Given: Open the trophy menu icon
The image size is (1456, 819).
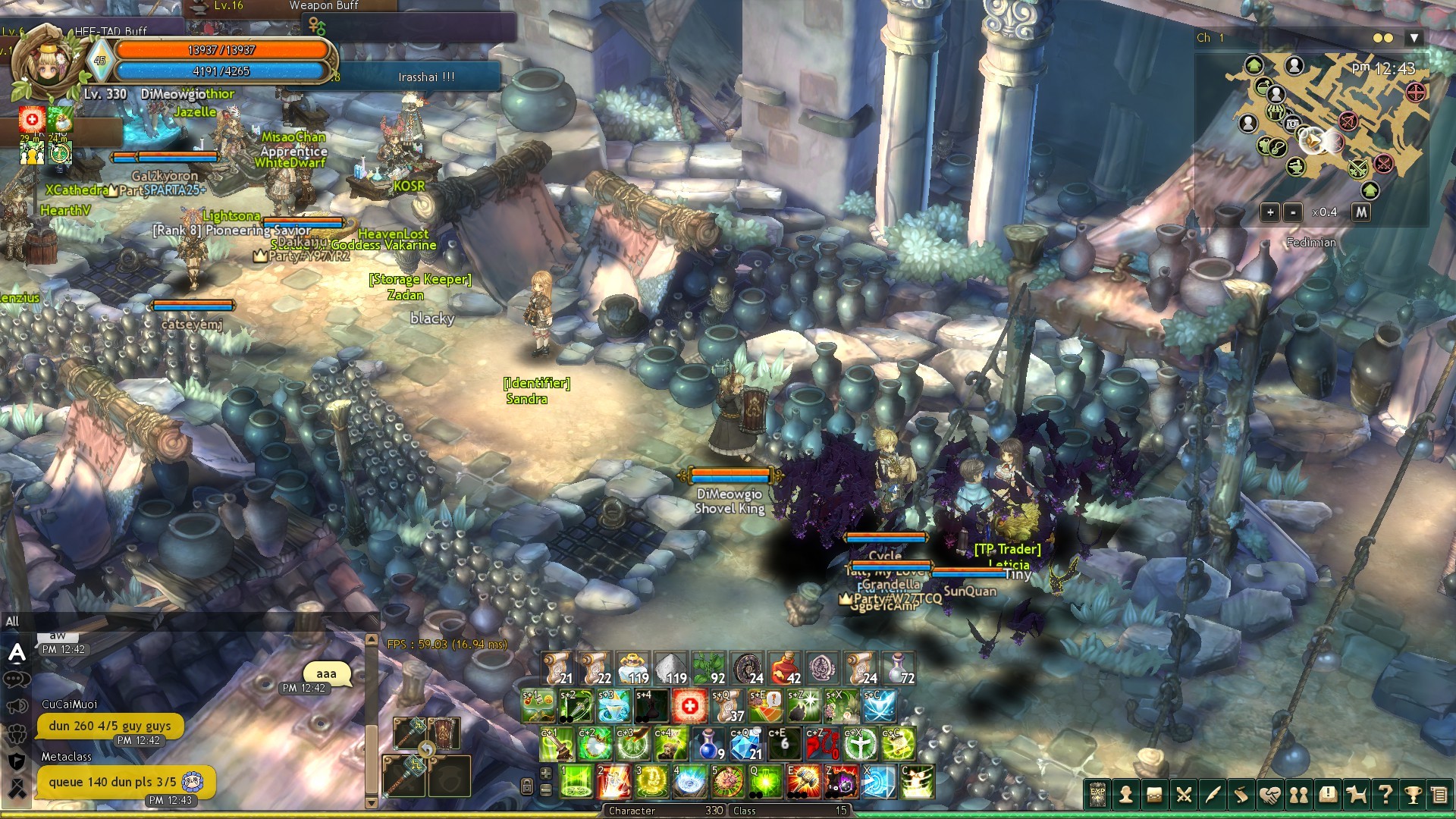Looking at the screenshot, I should tap(1413, 795).
